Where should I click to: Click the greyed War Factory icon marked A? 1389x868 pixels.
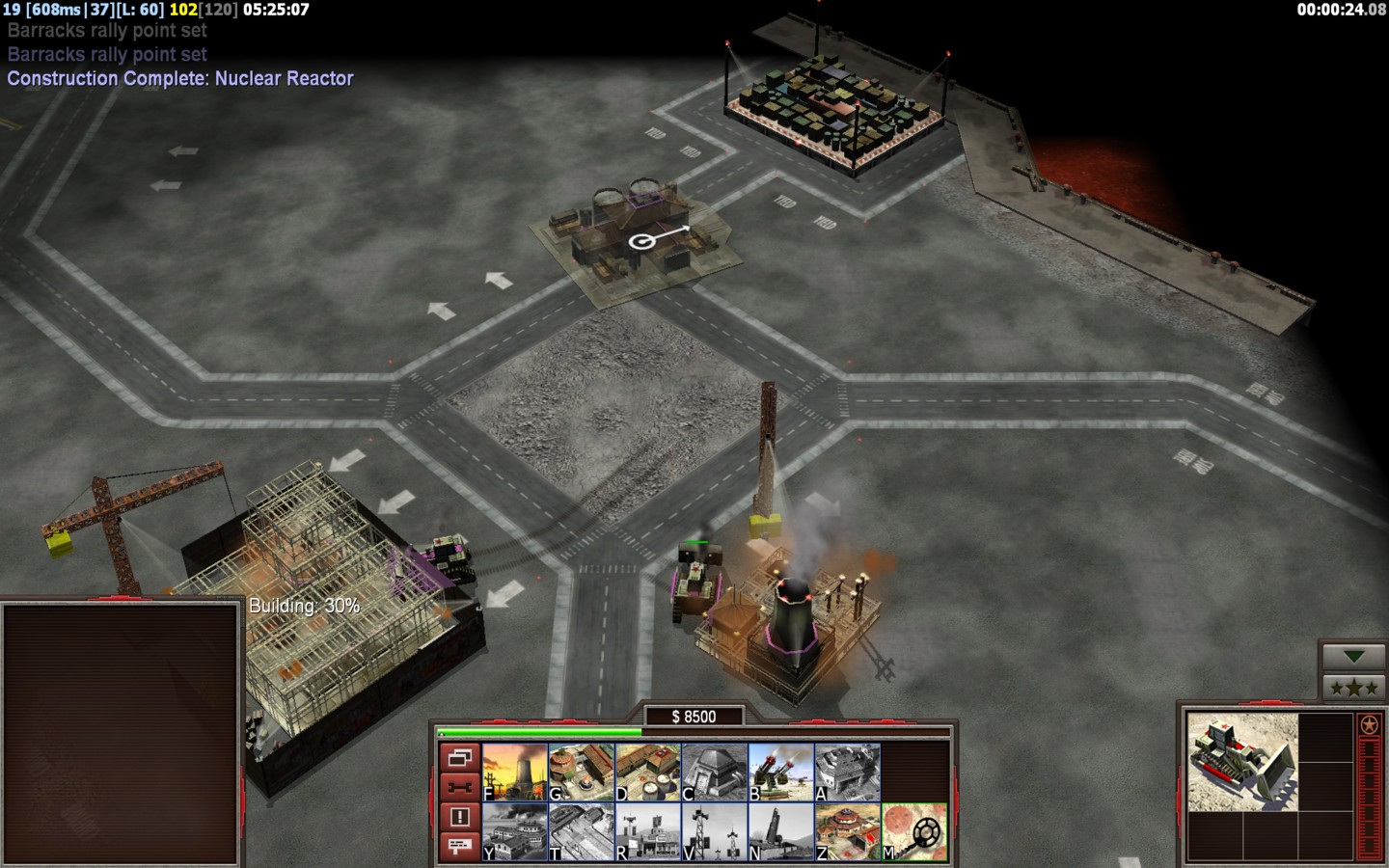click(847, 772)
